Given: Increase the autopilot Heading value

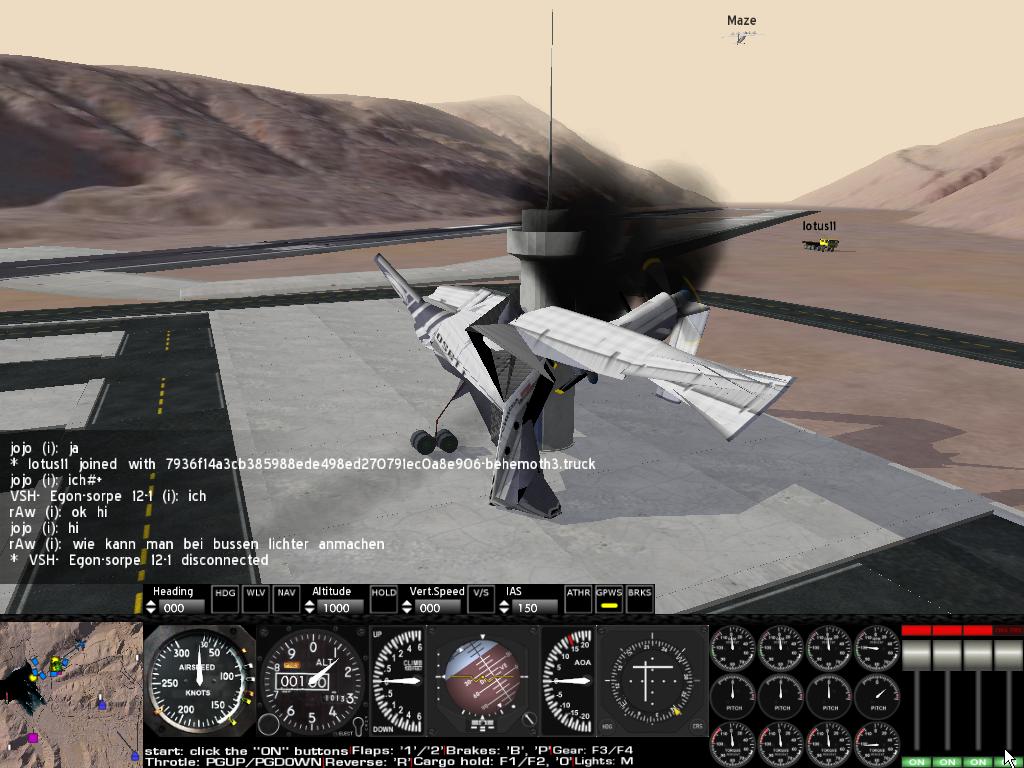Looking at the screenshot, I should [151, 603].
